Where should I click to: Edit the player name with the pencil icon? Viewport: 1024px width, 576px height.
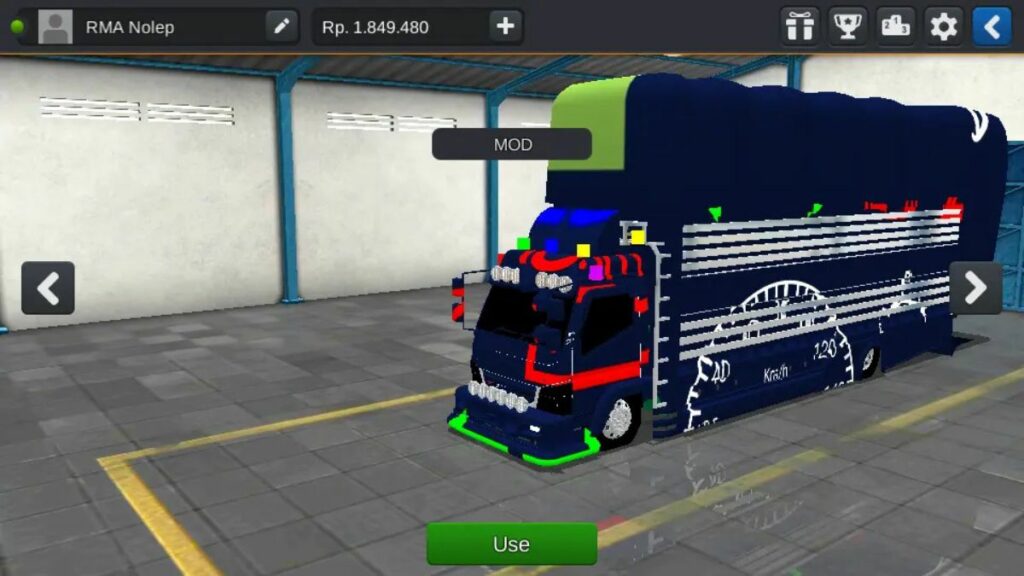tap(282, 27)
